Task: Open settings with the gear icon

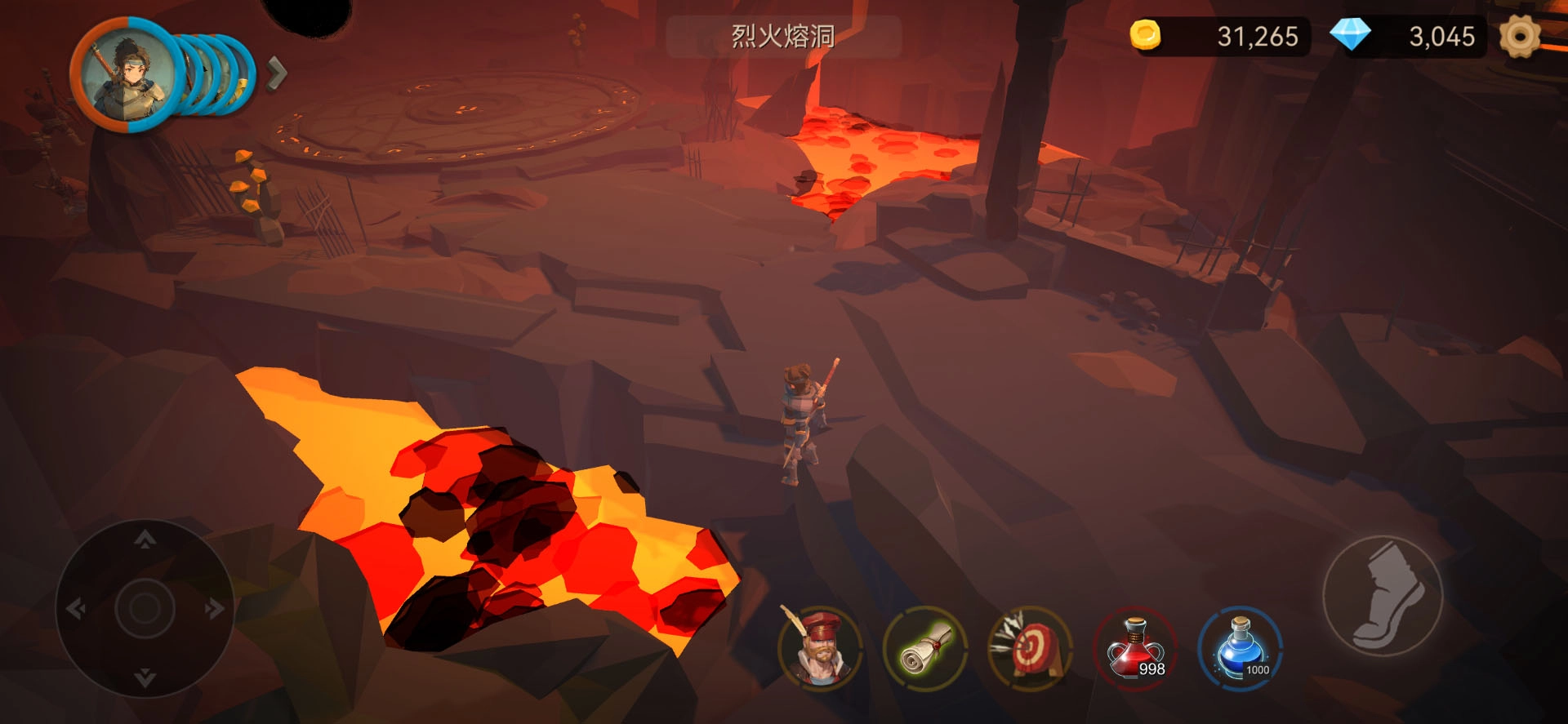Action: (1519, 37)
